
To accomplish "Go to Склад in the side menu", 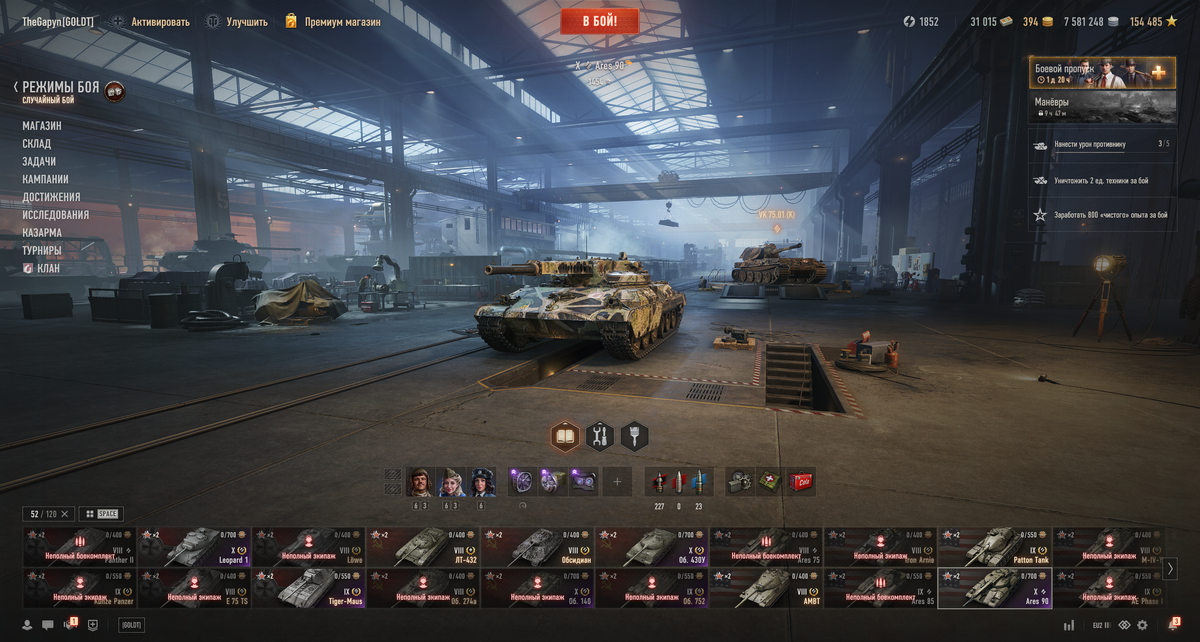I will coord(37,144).
